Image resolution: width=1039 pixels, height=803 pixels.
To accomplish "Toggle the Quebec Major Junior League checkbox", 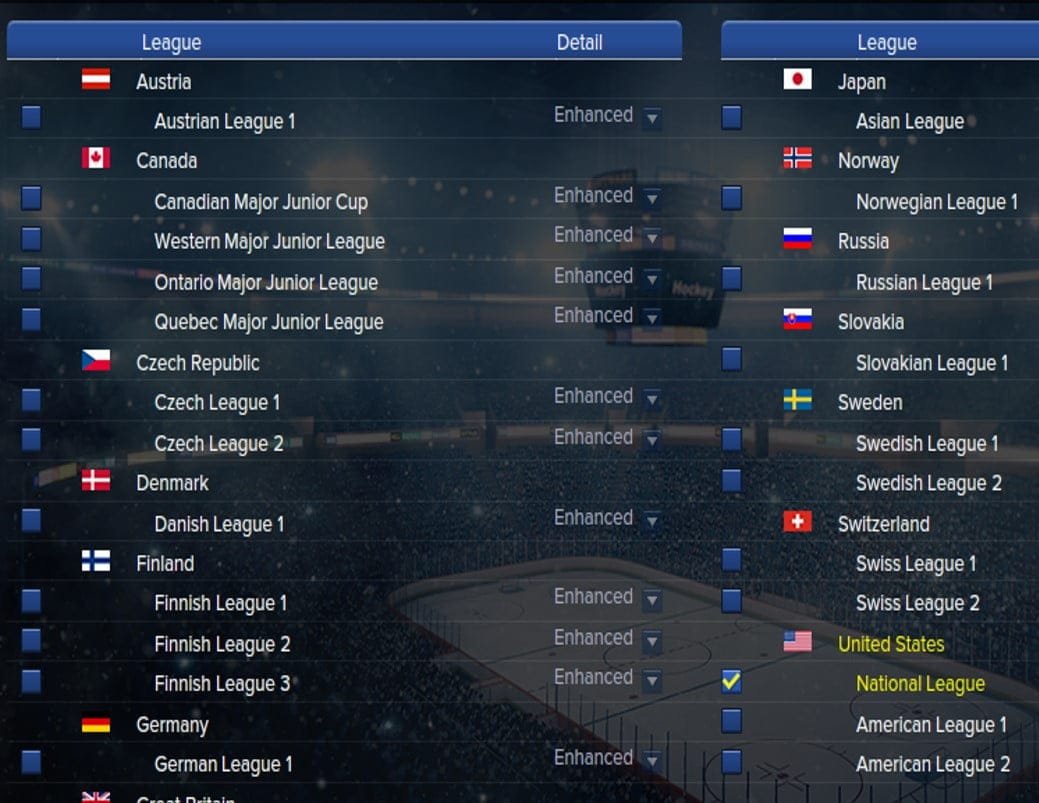I will [x=31, y=319].
